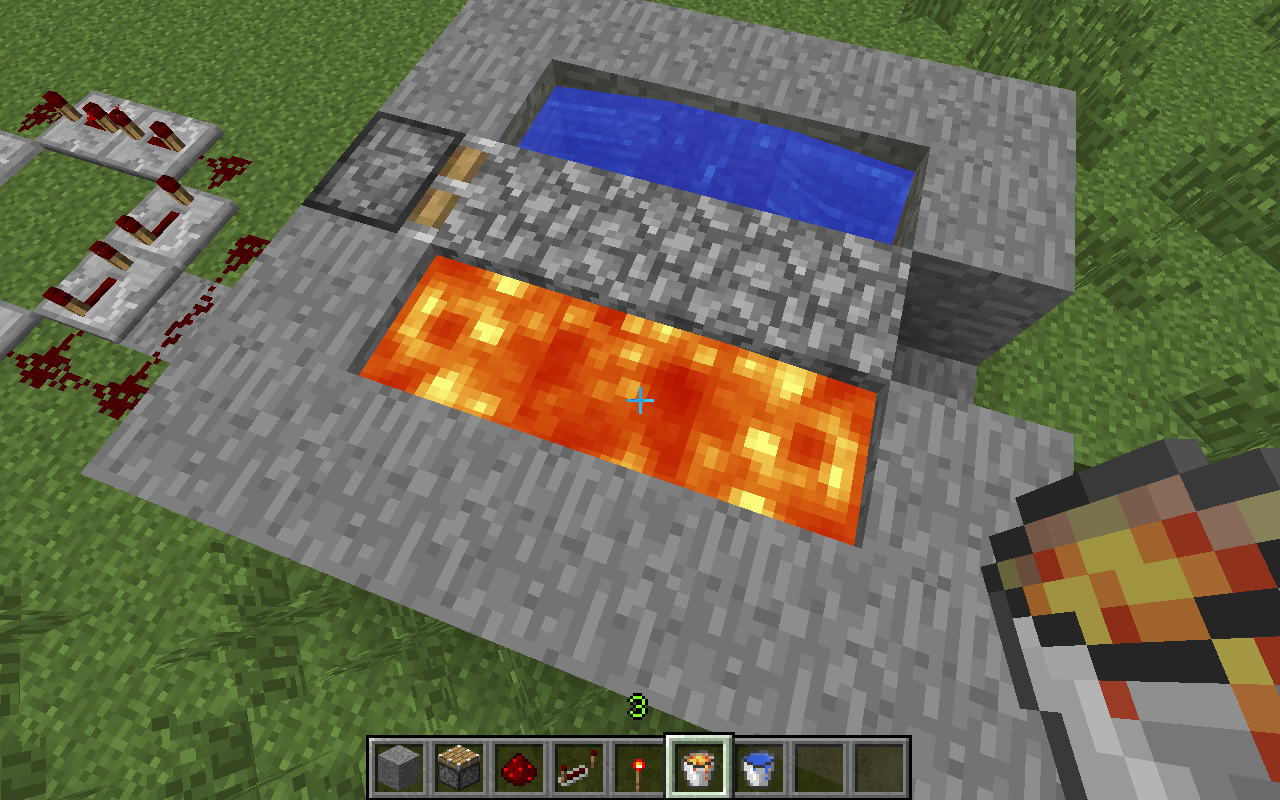
Task: Select the stone block in the hotbar
Action: pos(397,770)
